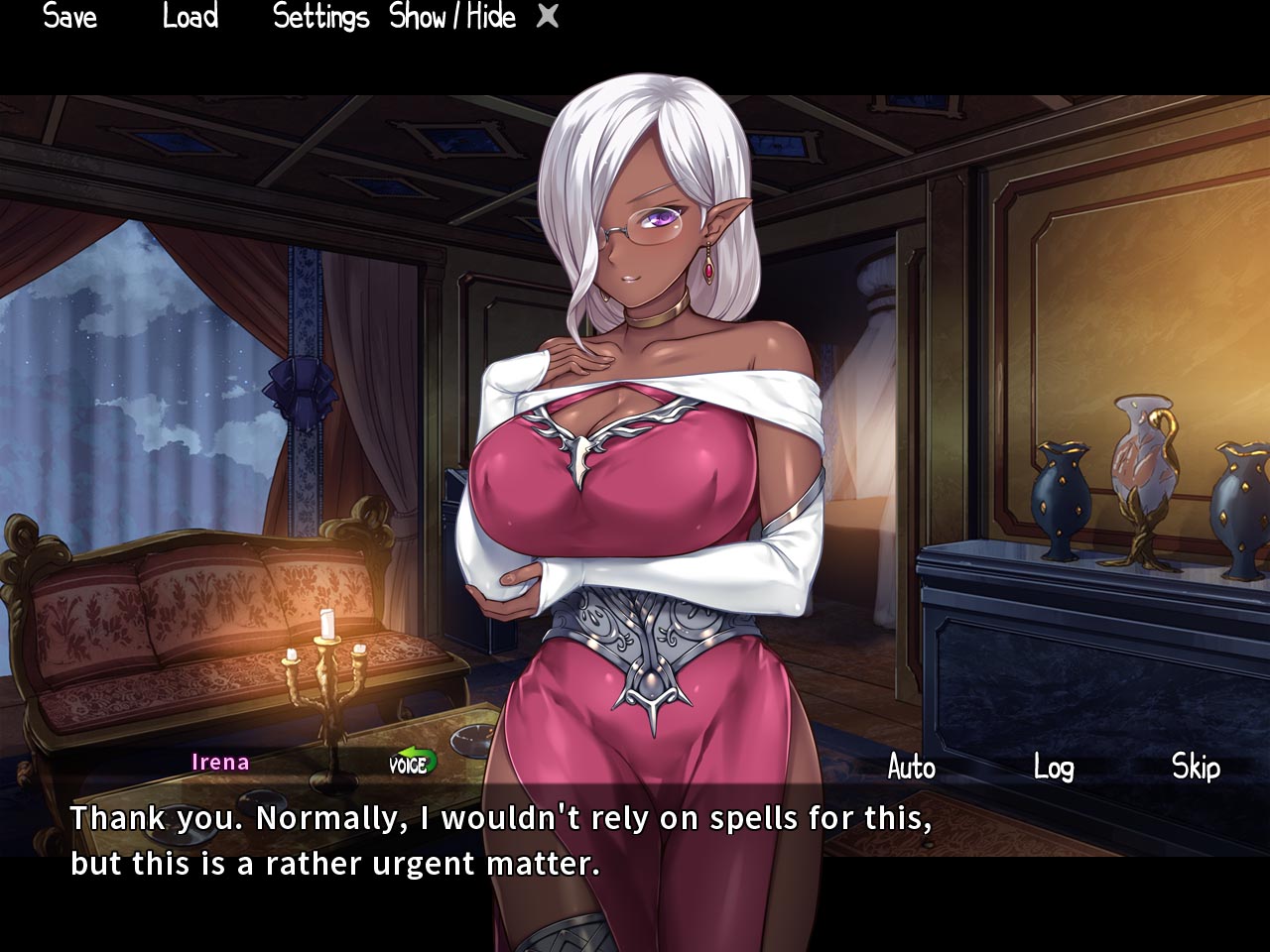
Task: Open the Load menu
Action: click(x=190, y=17)
